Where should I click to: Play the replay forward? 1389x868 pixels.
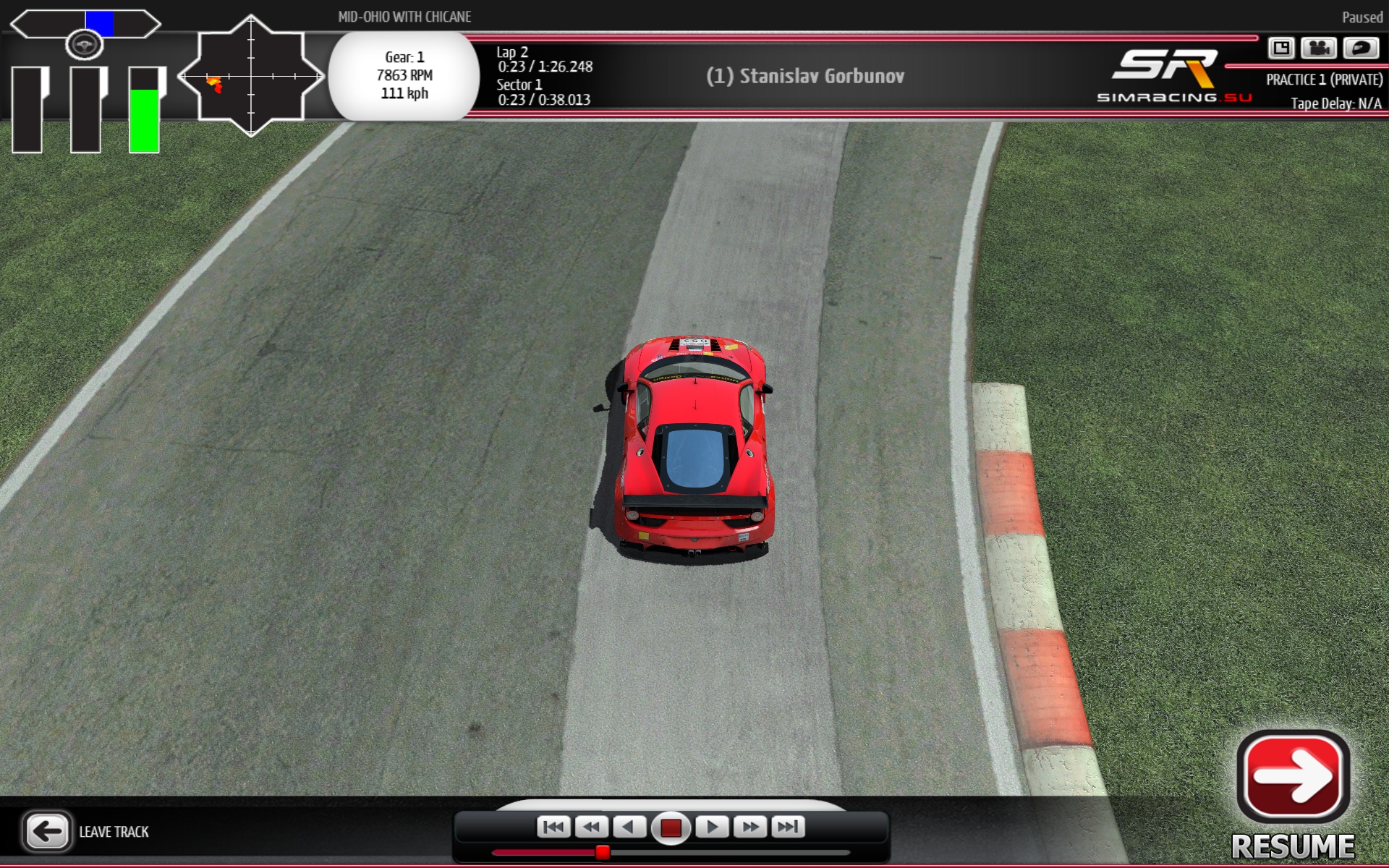(712, 827)
